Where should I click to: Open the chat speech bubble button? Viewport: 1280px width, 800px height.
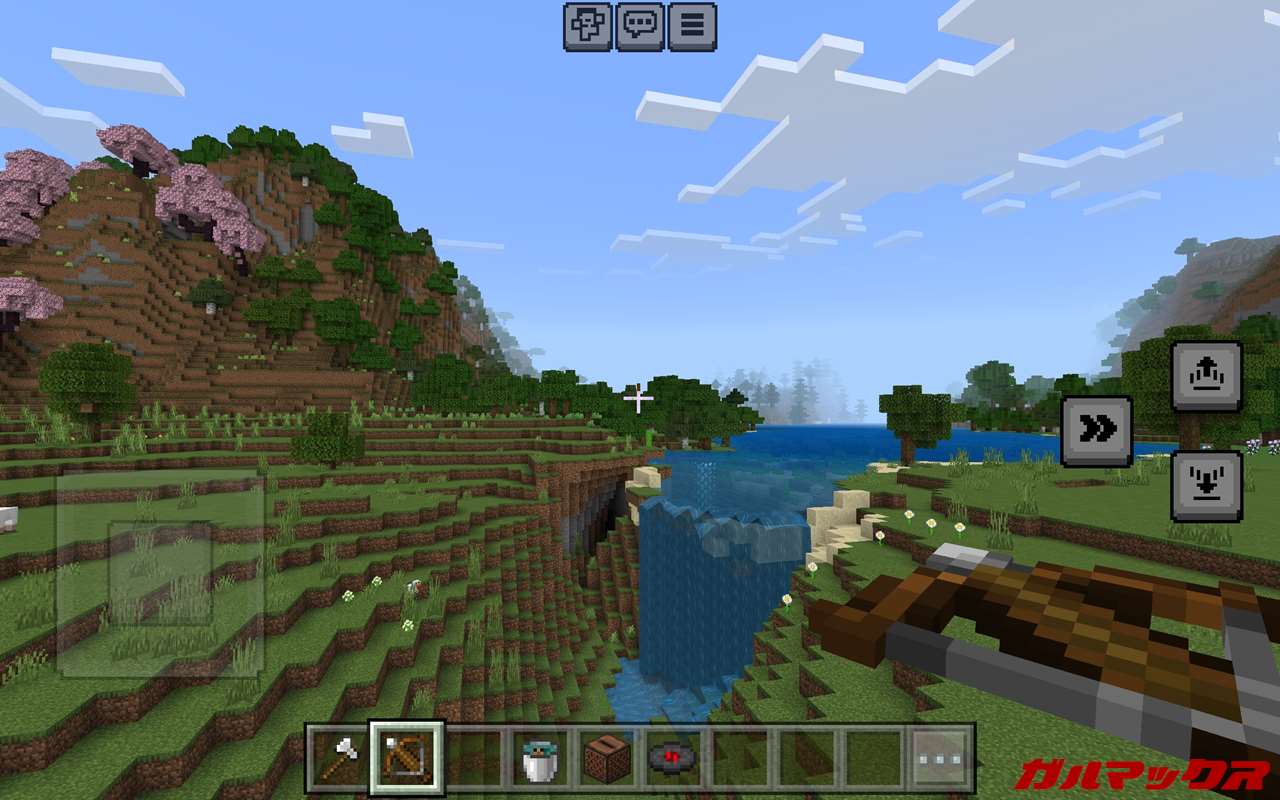(640, 27)
